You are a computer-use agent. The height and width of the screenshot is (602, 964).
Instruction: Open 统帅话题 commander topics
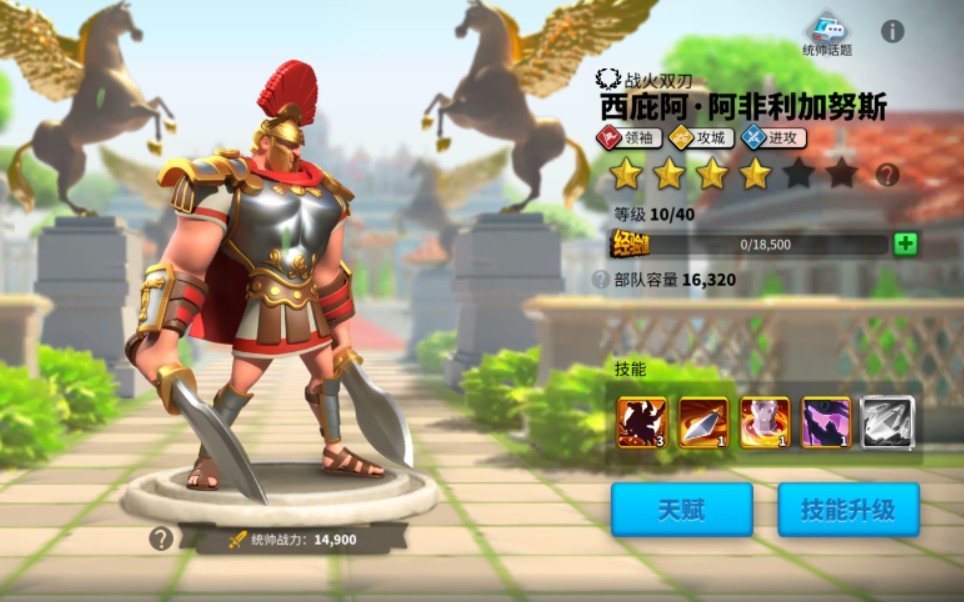pyautogui.click(x=828, y=34)
